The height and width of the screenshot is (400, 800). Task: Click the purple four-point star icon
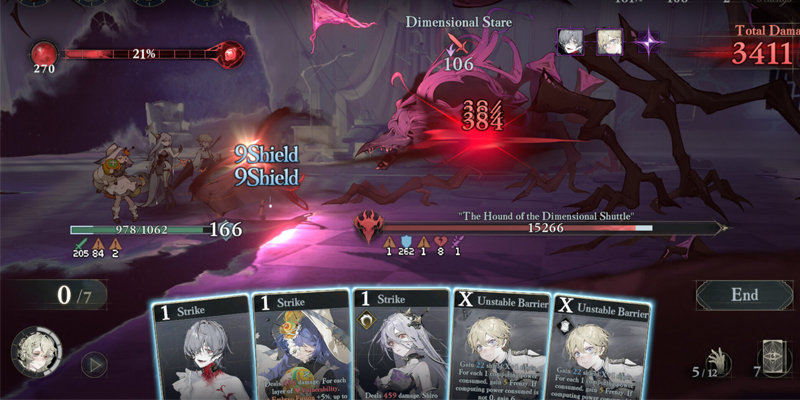pyautogui.click(x=649, y=43)
